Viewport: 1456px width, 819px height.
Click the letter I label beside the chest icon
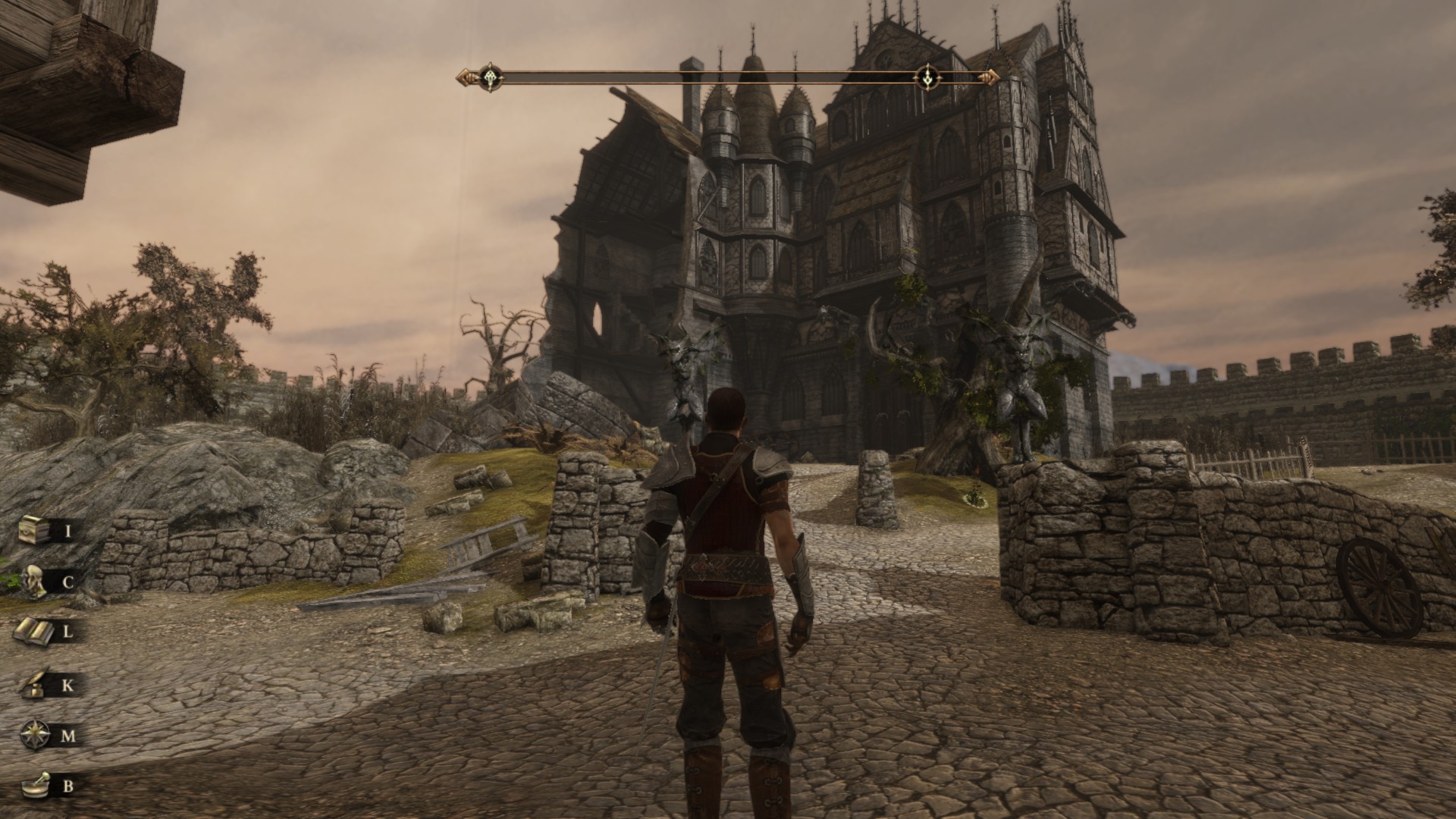coord(68,531)
